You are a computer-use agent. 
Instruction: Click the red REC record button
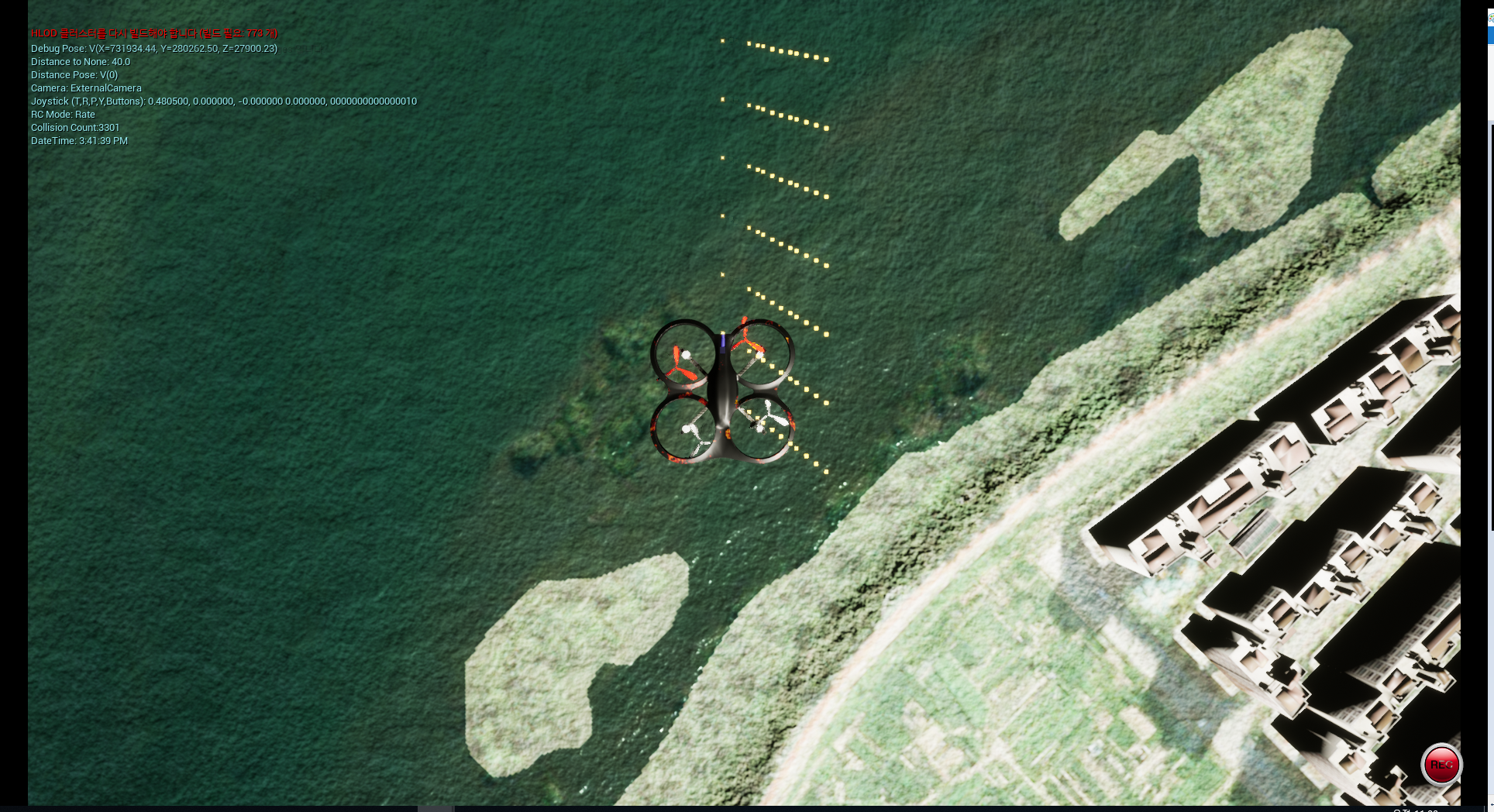1441,766
